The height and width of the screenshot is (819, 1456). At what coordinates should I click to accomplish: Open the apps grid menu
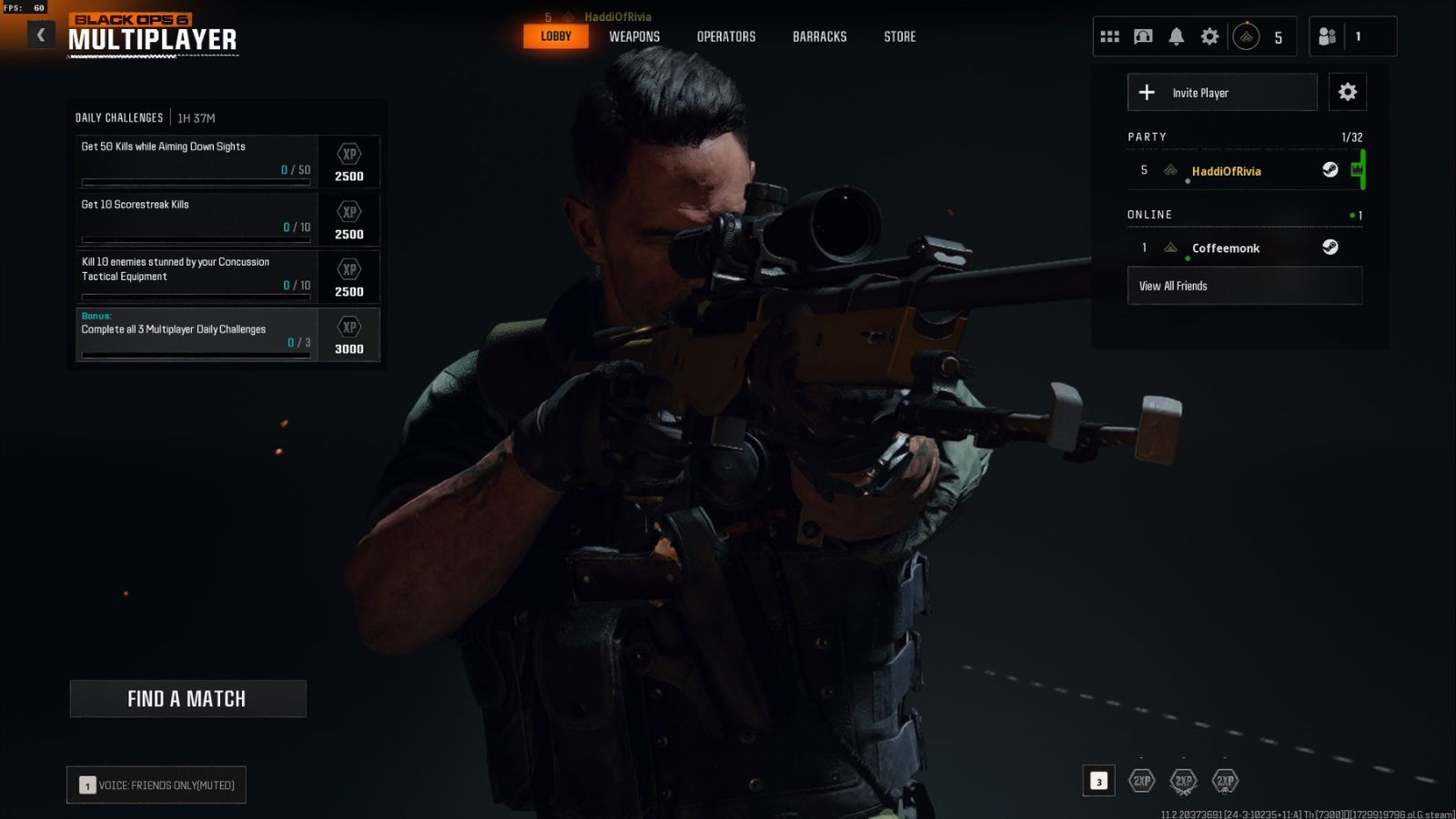(x=1109, y=35)
